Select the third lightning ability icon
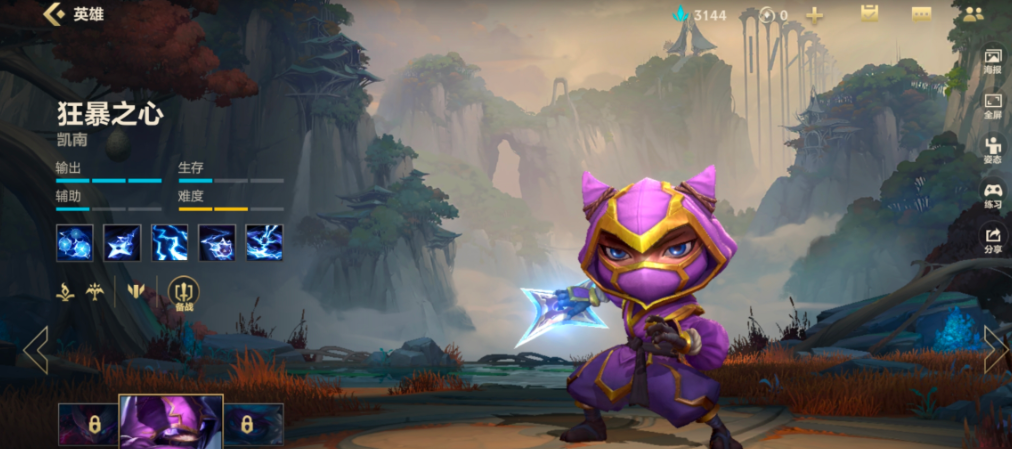The image size is (1012, 449). [170, 242]
